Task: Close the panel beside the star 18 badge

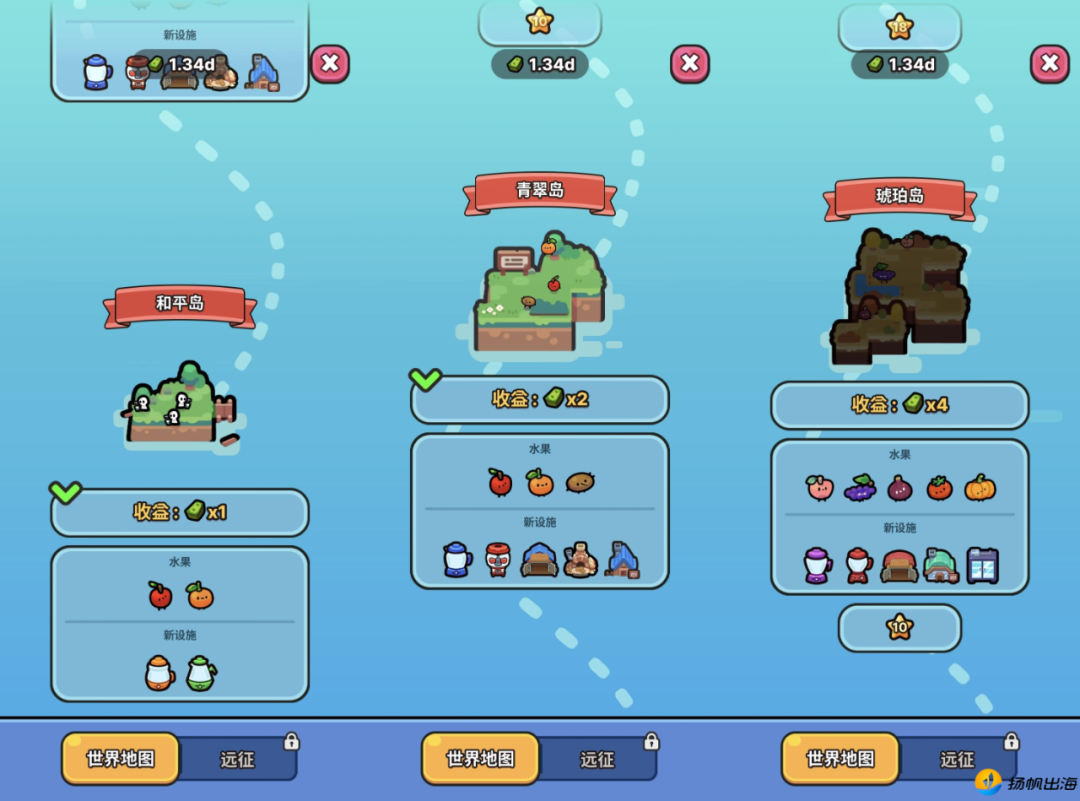Action: click(1049, 64)
